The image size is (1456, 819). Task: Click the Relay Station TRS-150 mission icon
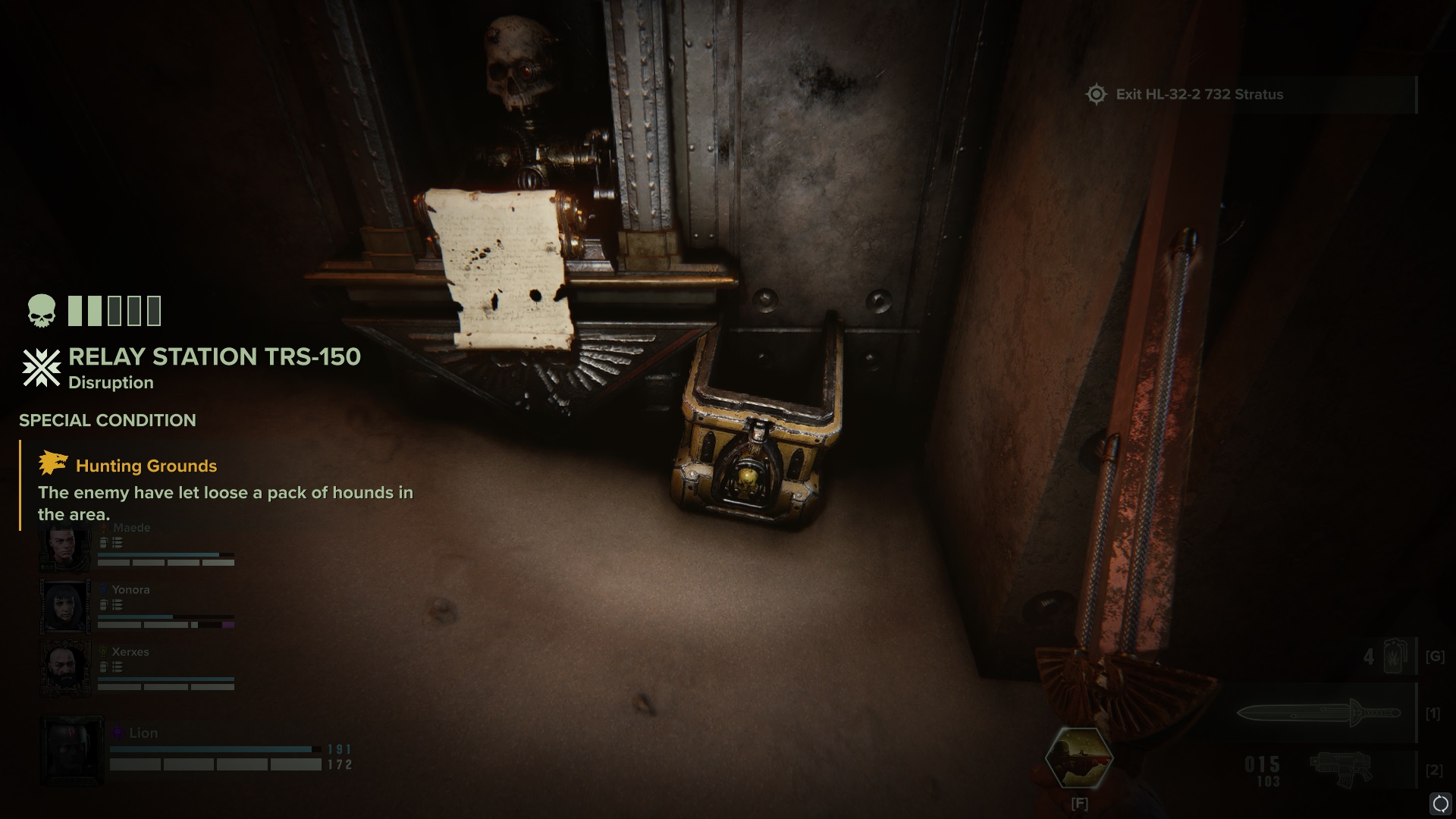41,368
